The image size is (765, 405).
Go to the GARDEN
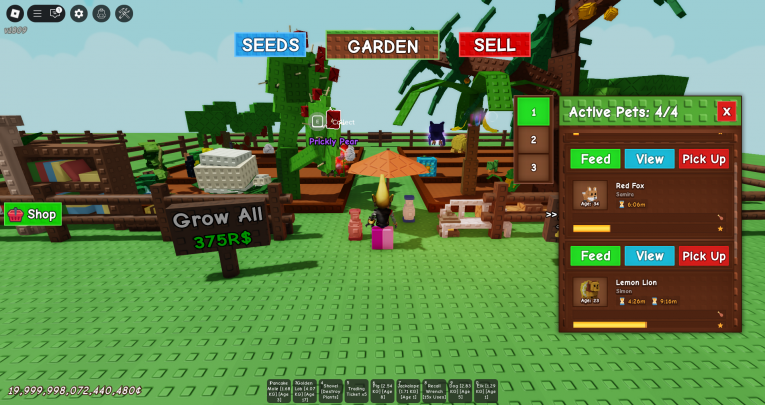point(382,46)
